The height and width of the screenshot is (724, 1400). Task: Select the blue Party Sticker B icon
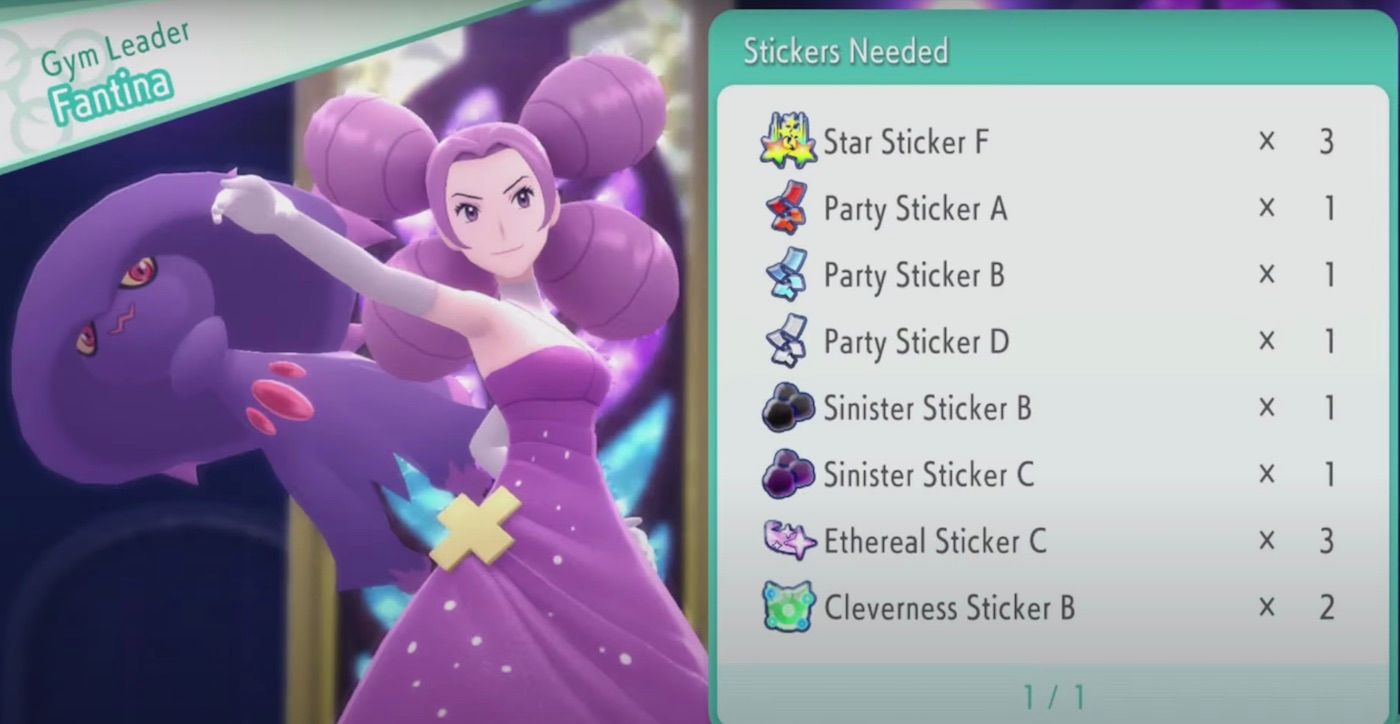(786, 276)
